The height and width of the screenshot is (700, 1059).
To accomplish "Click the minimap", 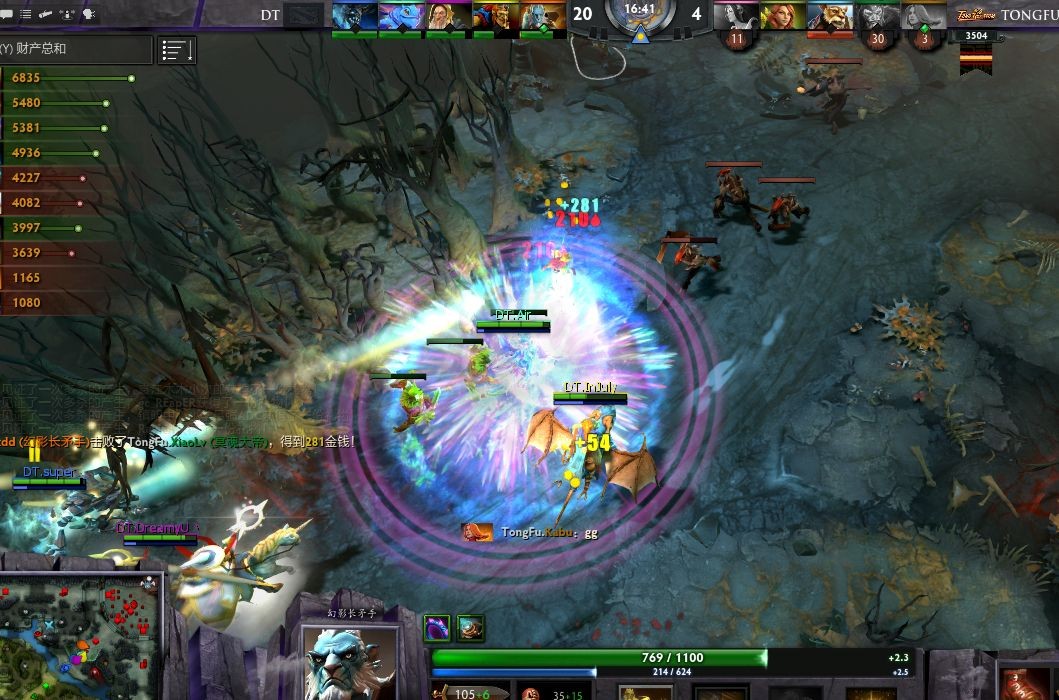I will (x=80, y=636).
